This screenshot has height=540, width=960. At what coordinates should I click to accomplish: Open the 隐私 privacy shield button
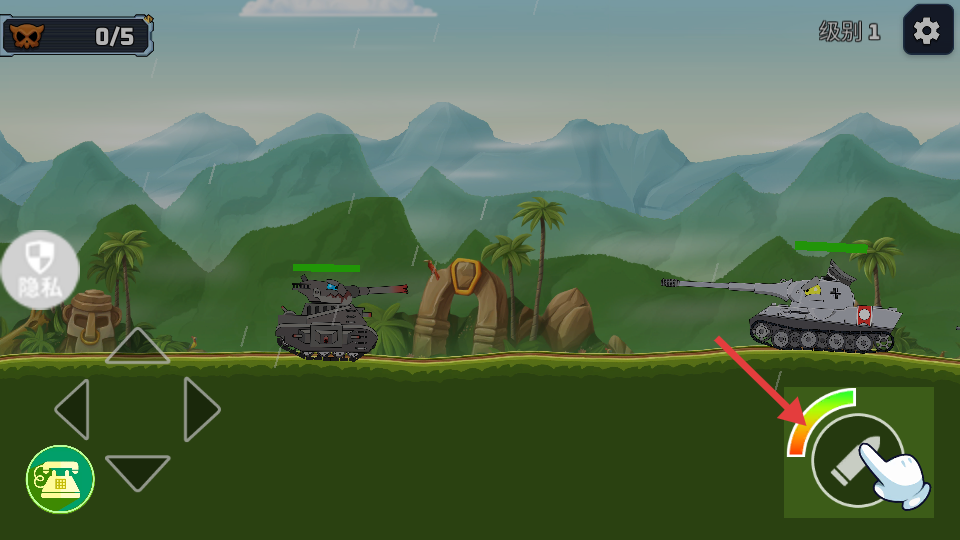coord(40,269)
